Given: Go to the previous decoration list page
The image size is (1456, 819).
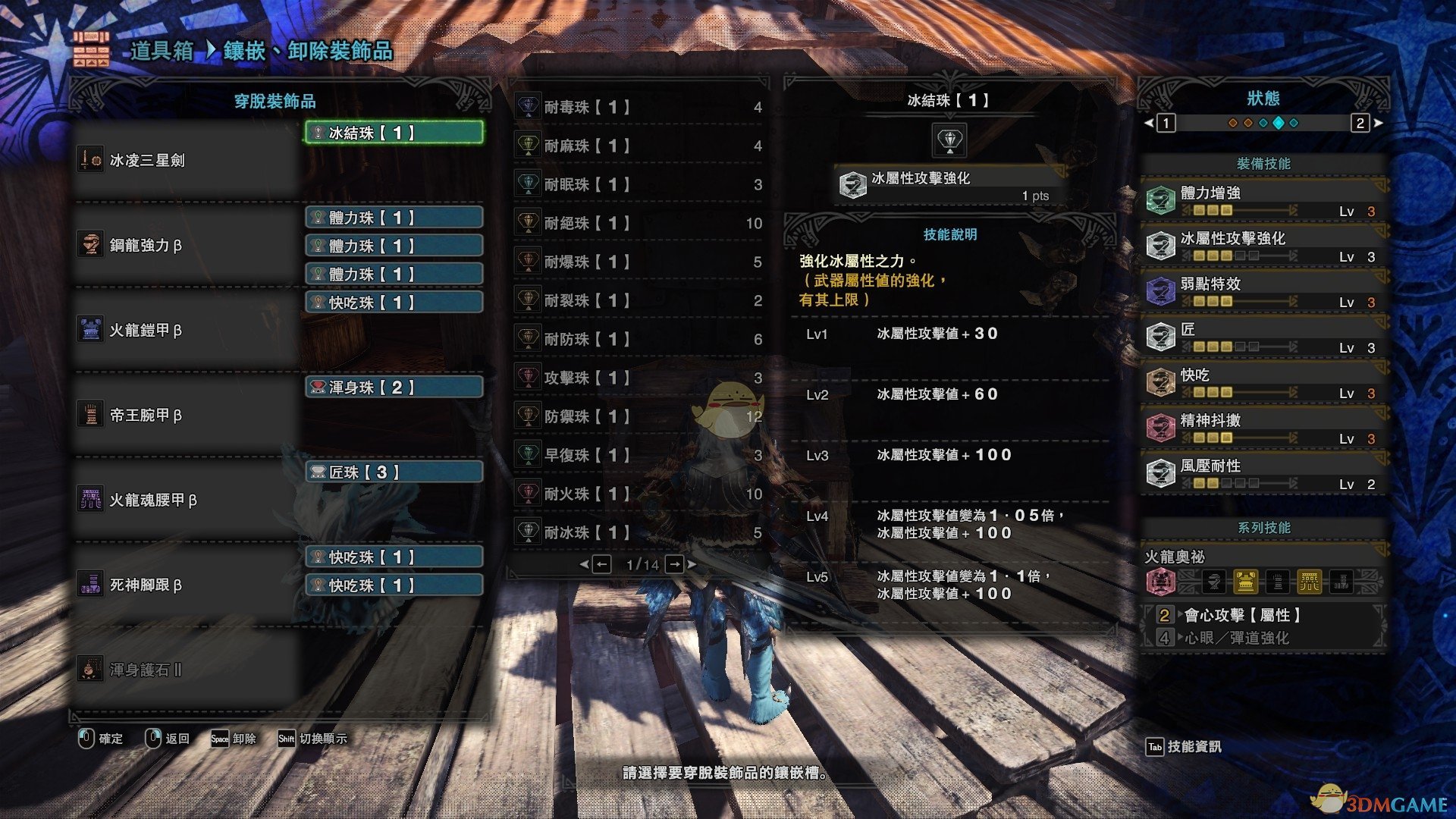Looking at the screenshot, I should pyautogui.click(x=601, y=564).
